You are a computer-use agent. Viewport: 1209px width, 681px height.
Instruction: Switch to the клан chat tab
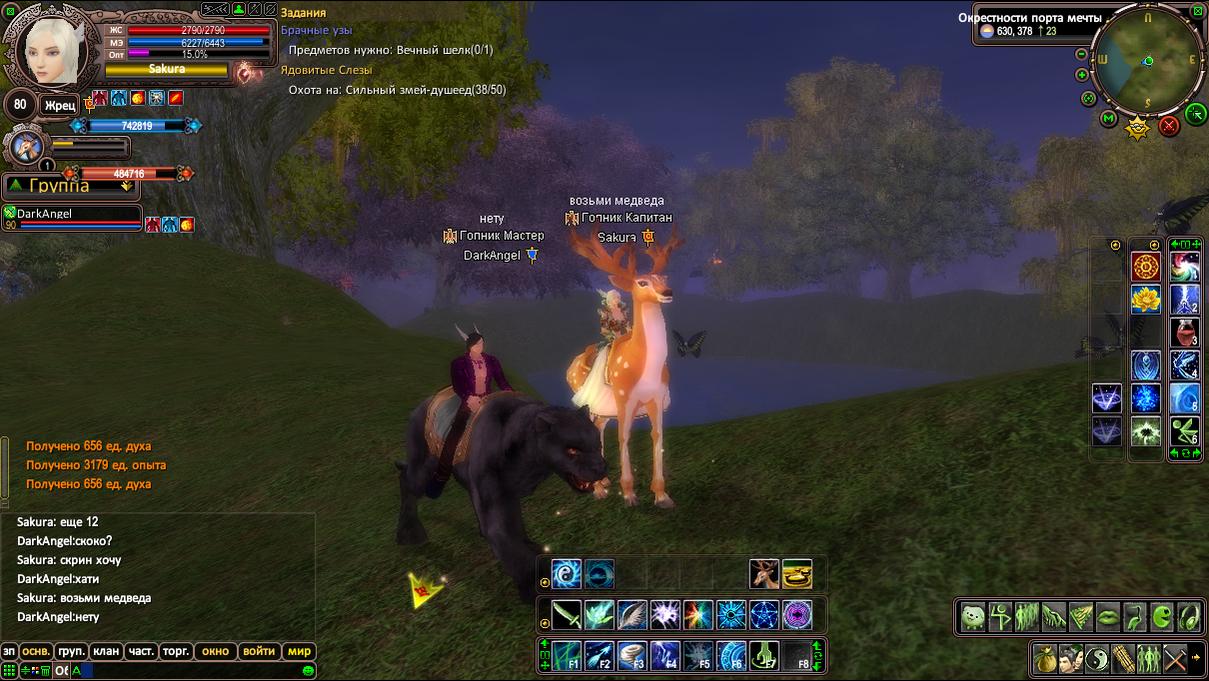(106, 651)
